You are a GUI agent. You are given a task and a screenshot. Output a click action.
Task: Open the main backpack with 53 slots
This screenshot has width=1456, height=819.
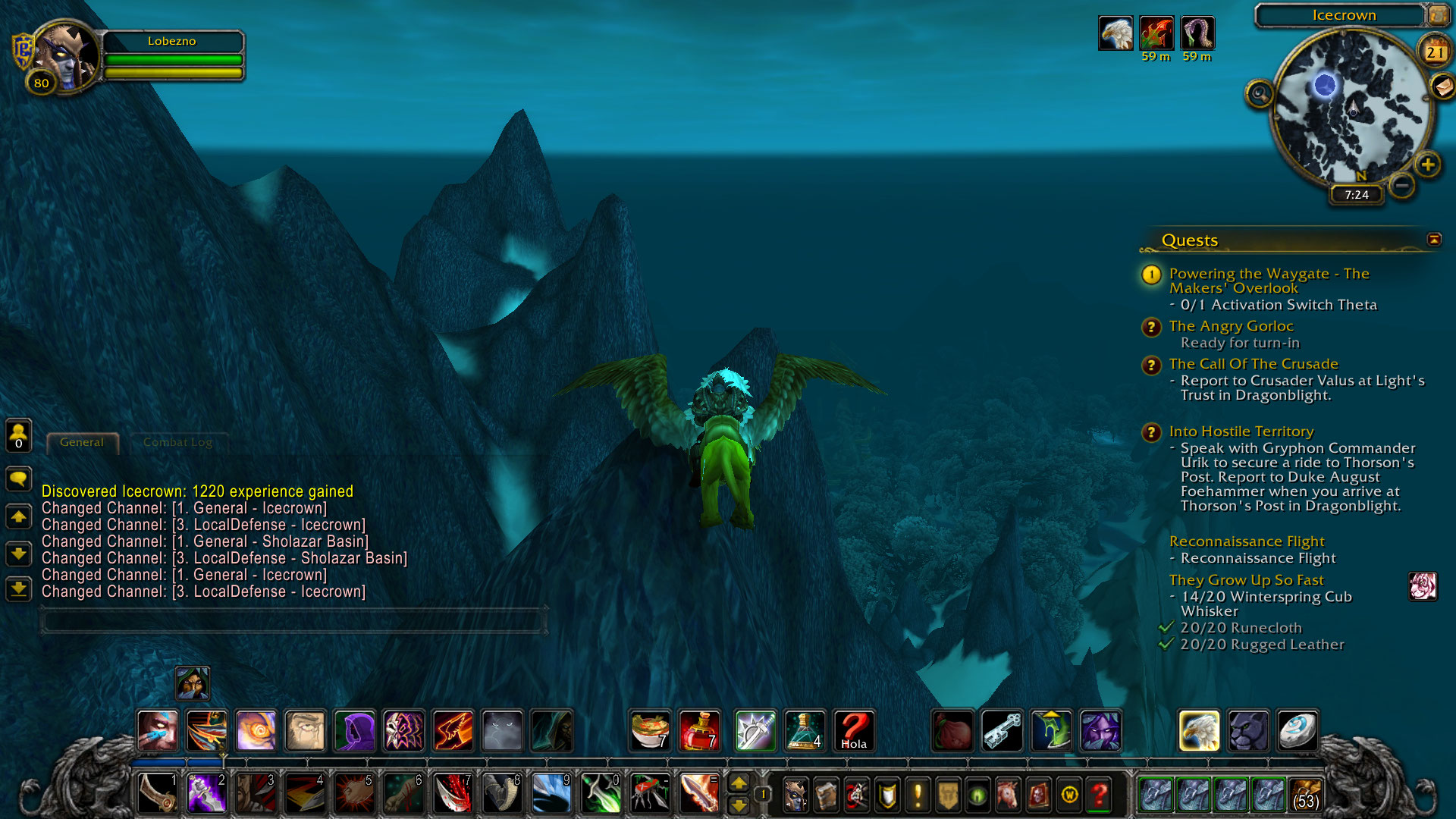click(1305, 795)
